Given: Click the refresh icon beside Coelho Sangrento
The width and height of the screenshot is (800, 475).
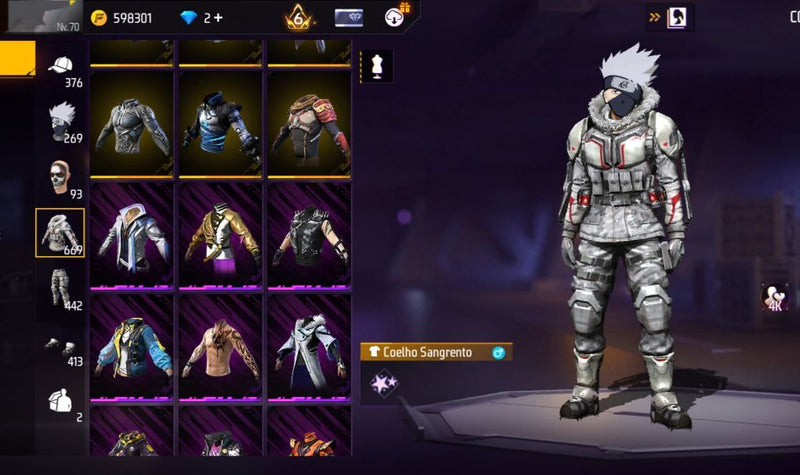Looking at the screenshot, I should pyautogui.click(x=498, y=352).
